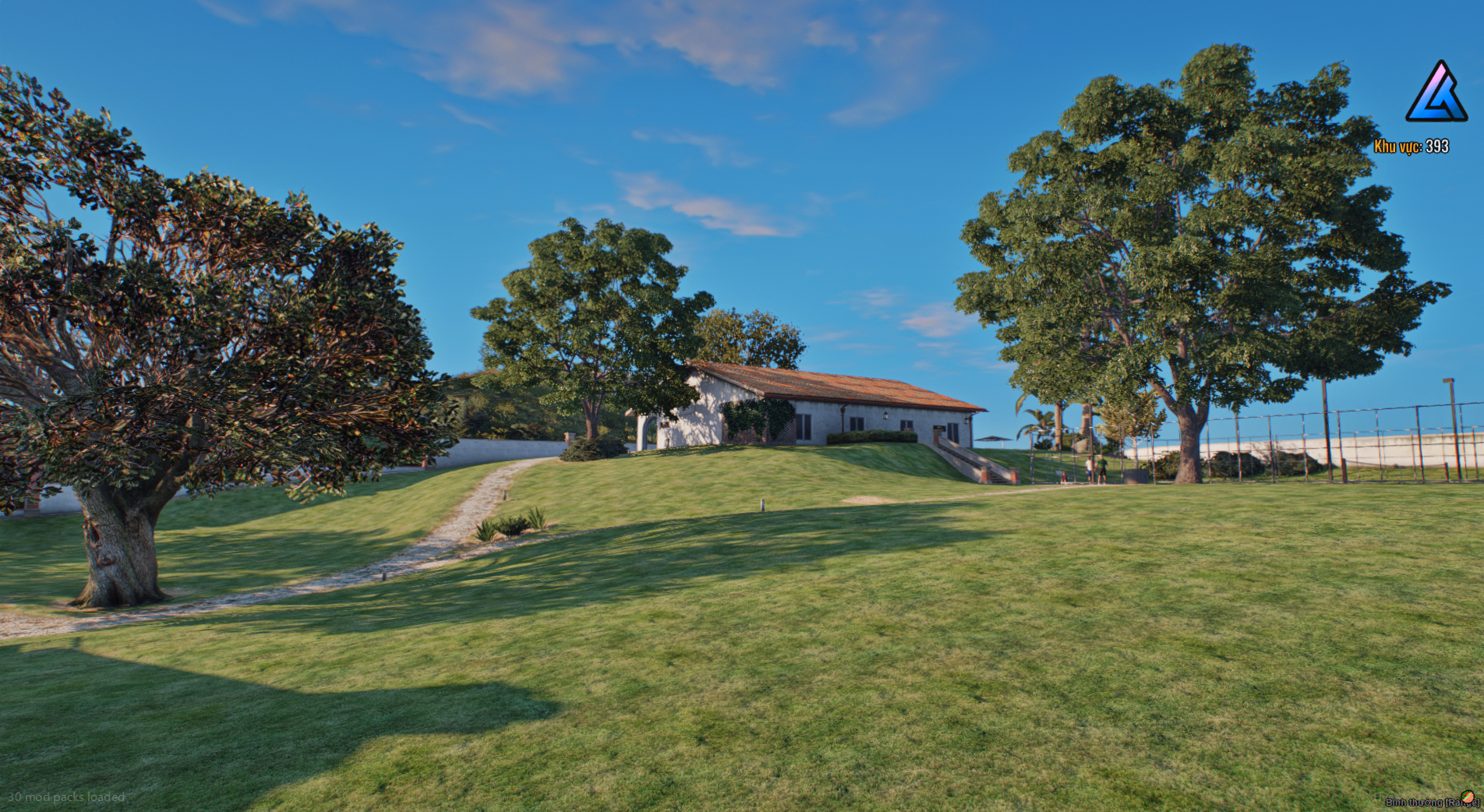1484x812 pixels.
Task: Click the round voice range indicator icon
Action: pyautogui.click(x=1468, y=797)
